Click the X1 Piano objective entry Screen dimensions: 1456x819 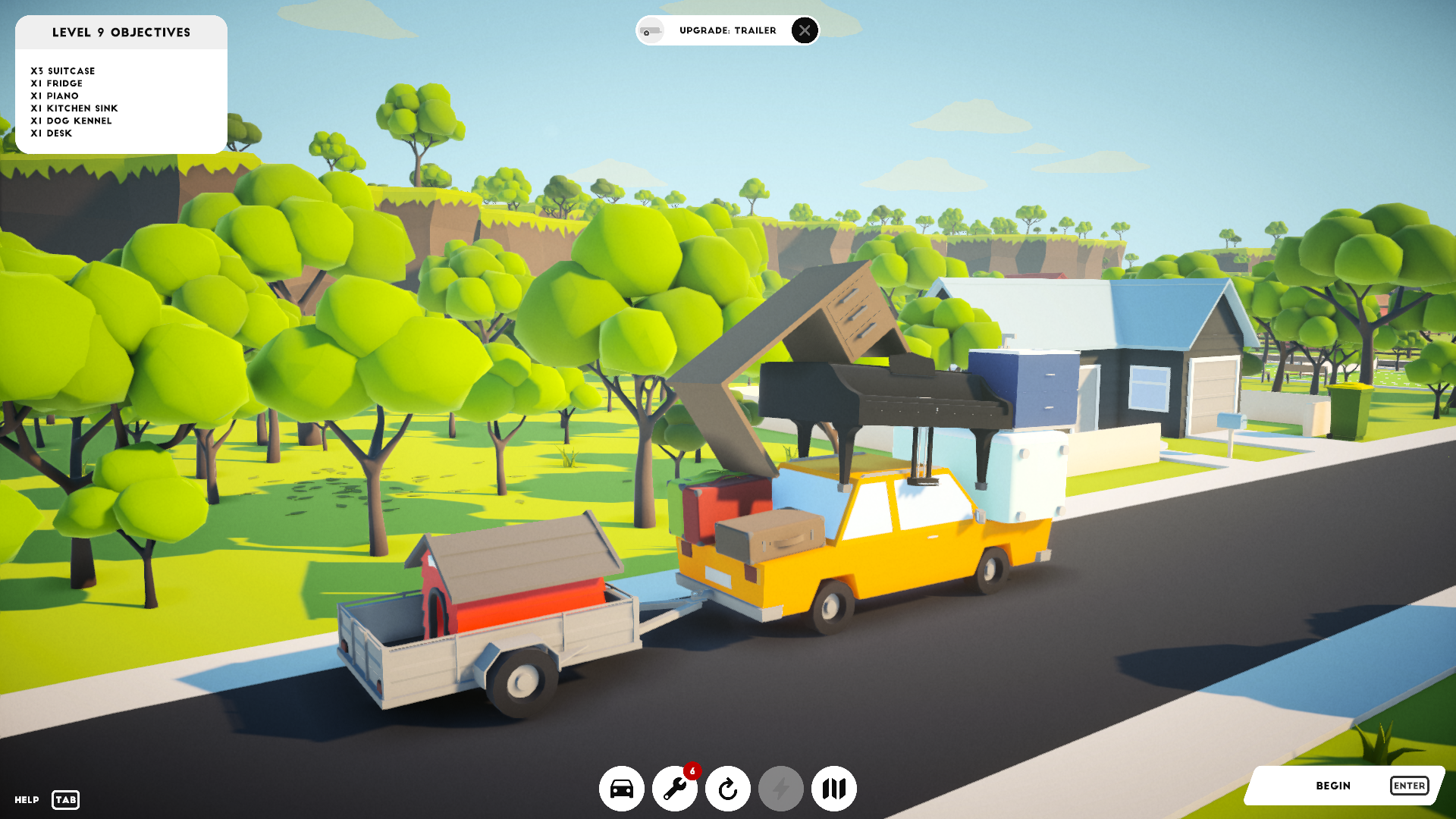point(54,96)
